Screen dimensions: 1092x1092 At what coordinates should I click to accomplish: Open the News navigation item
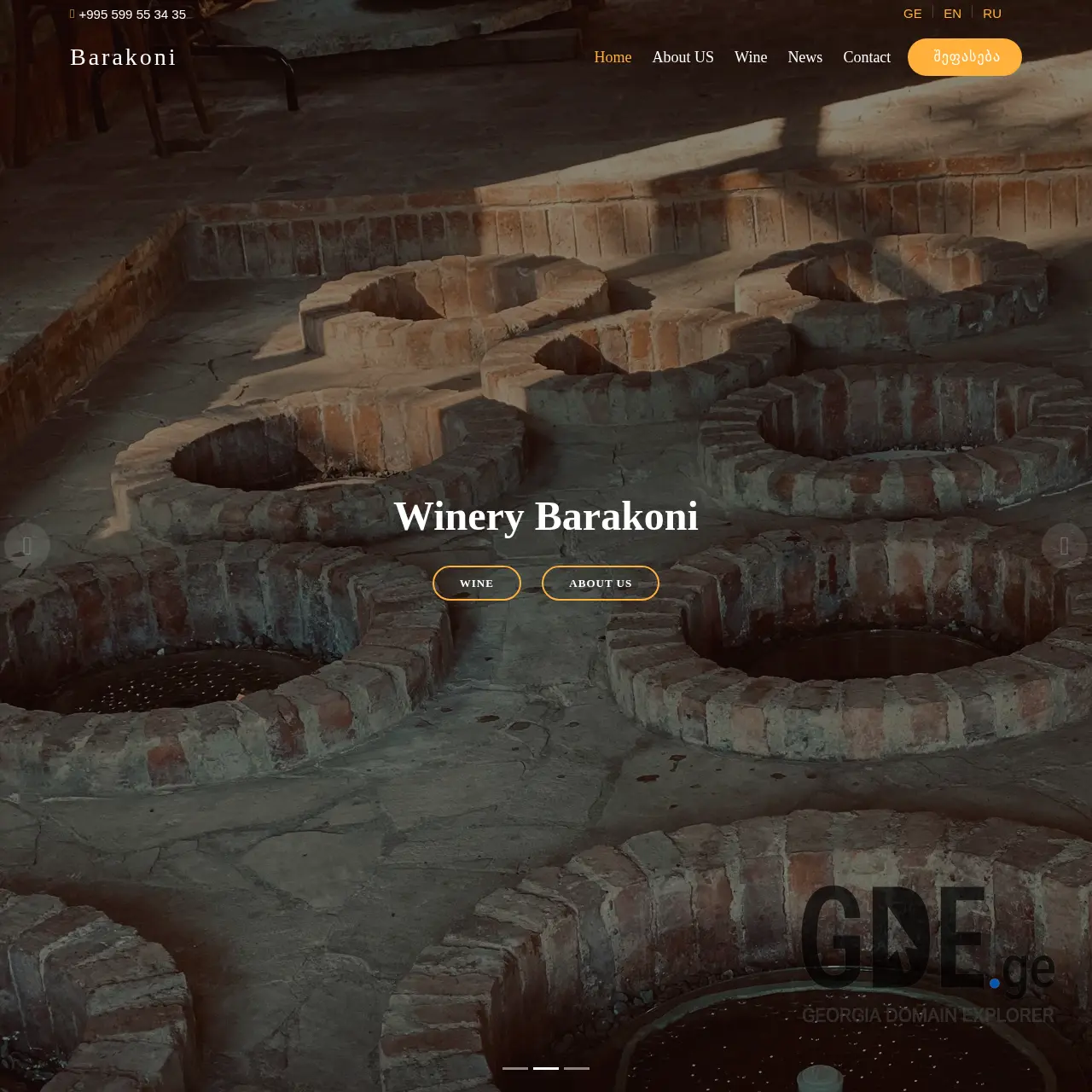804,57
